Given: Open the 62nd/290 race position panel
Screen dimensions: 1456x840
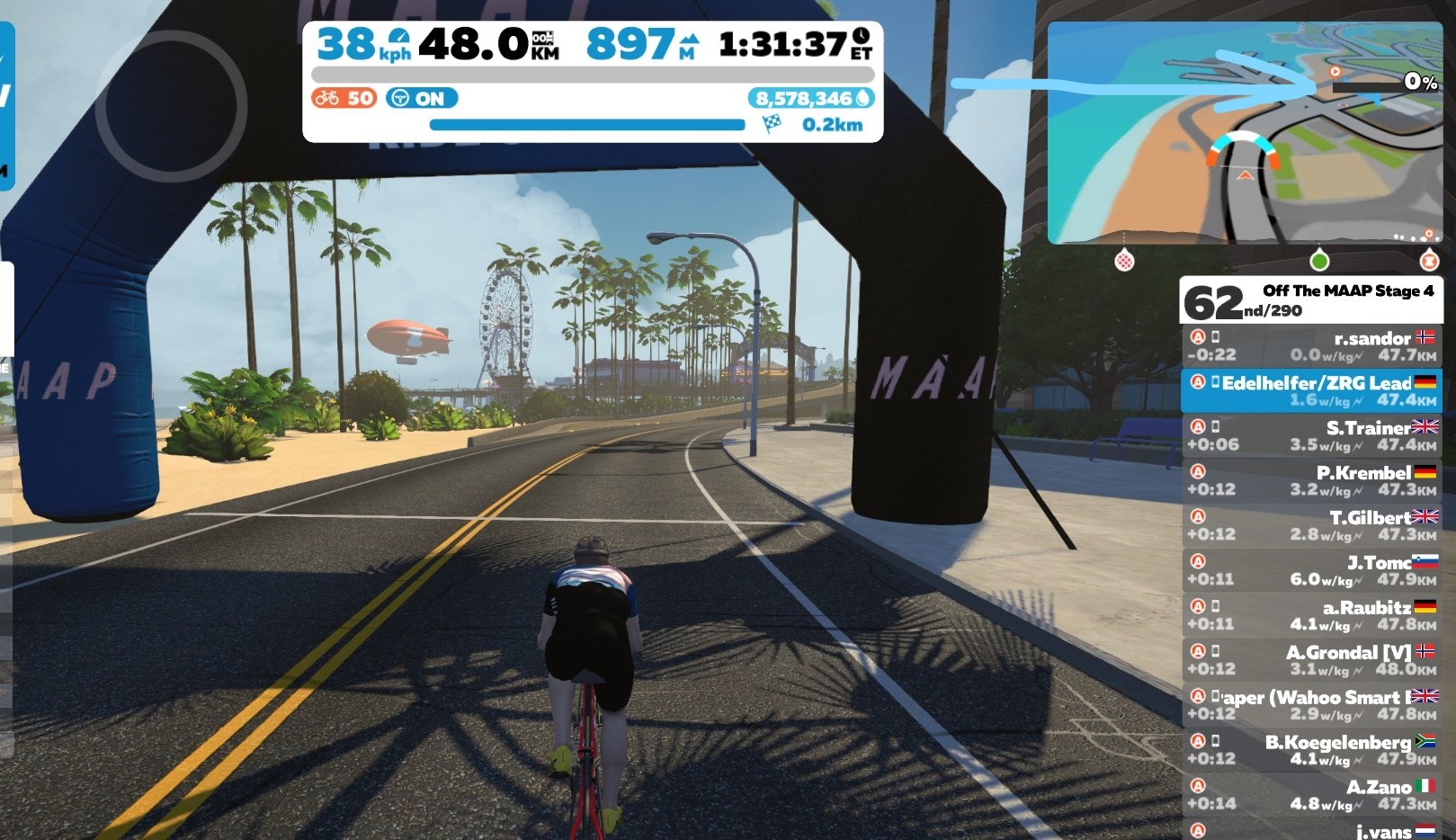Looking at the screenshot, I should coord(1310,300).
